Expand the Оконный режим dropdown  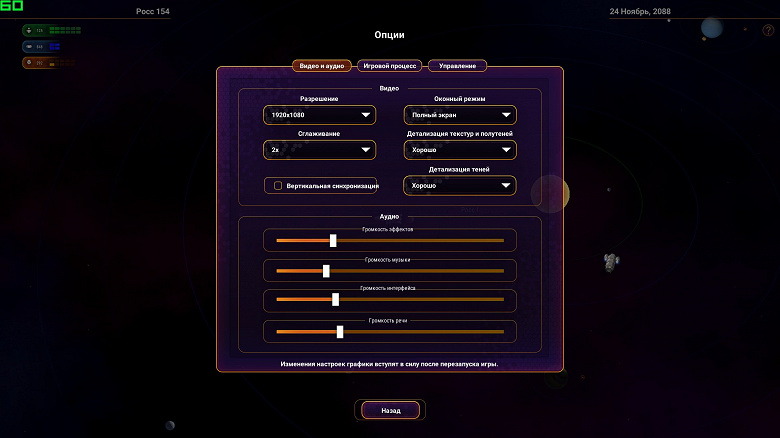(460, 116)
